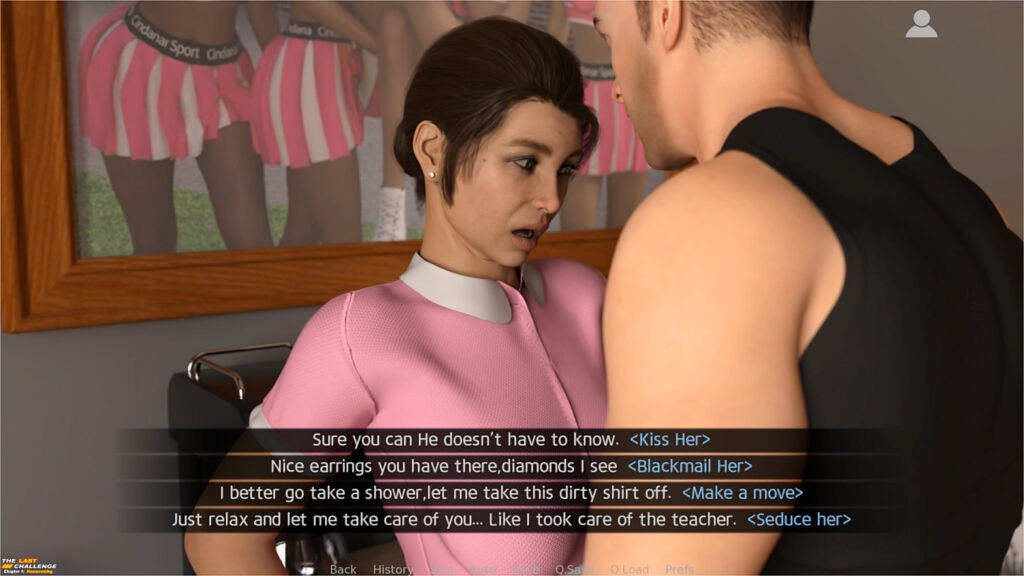The height and width of the screenshot is (576, 1024).
Task: Quick load with Q.Load
Action: click(x=629, y=569)
